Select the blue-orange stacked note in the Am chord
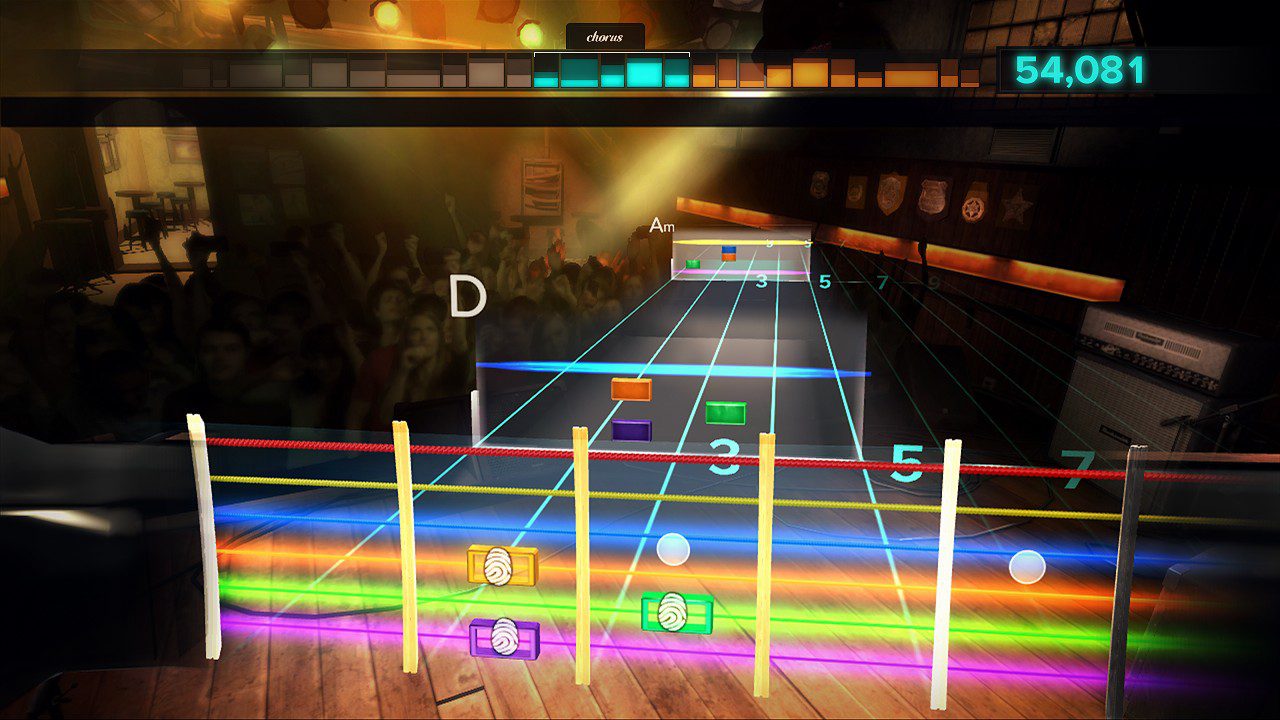This screenshot has width=1280, height=720. 727,253
